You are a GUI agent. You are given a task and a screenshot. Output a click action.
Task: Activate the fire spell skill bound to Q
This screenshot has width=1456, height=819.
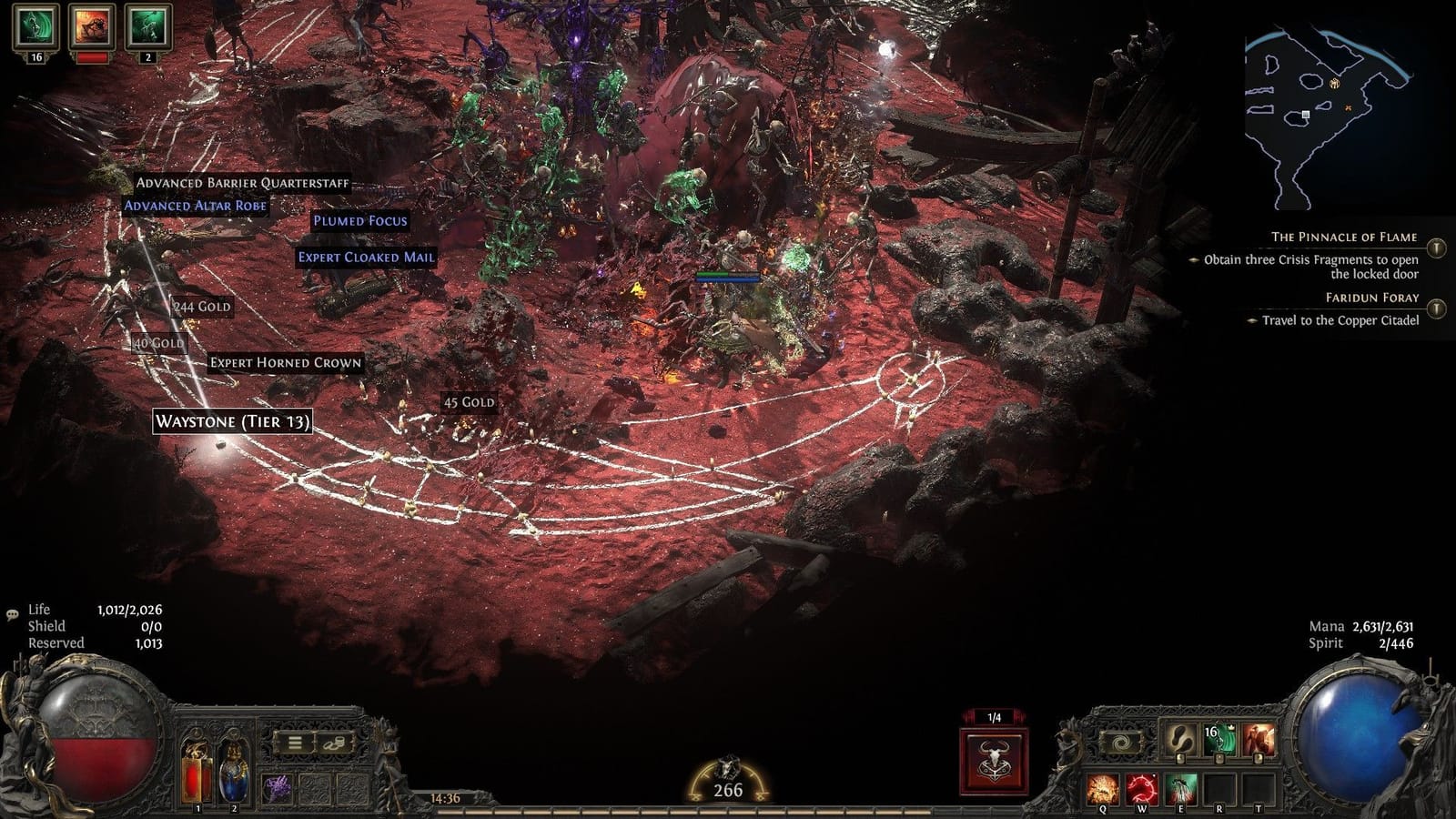pos(1102,786)
